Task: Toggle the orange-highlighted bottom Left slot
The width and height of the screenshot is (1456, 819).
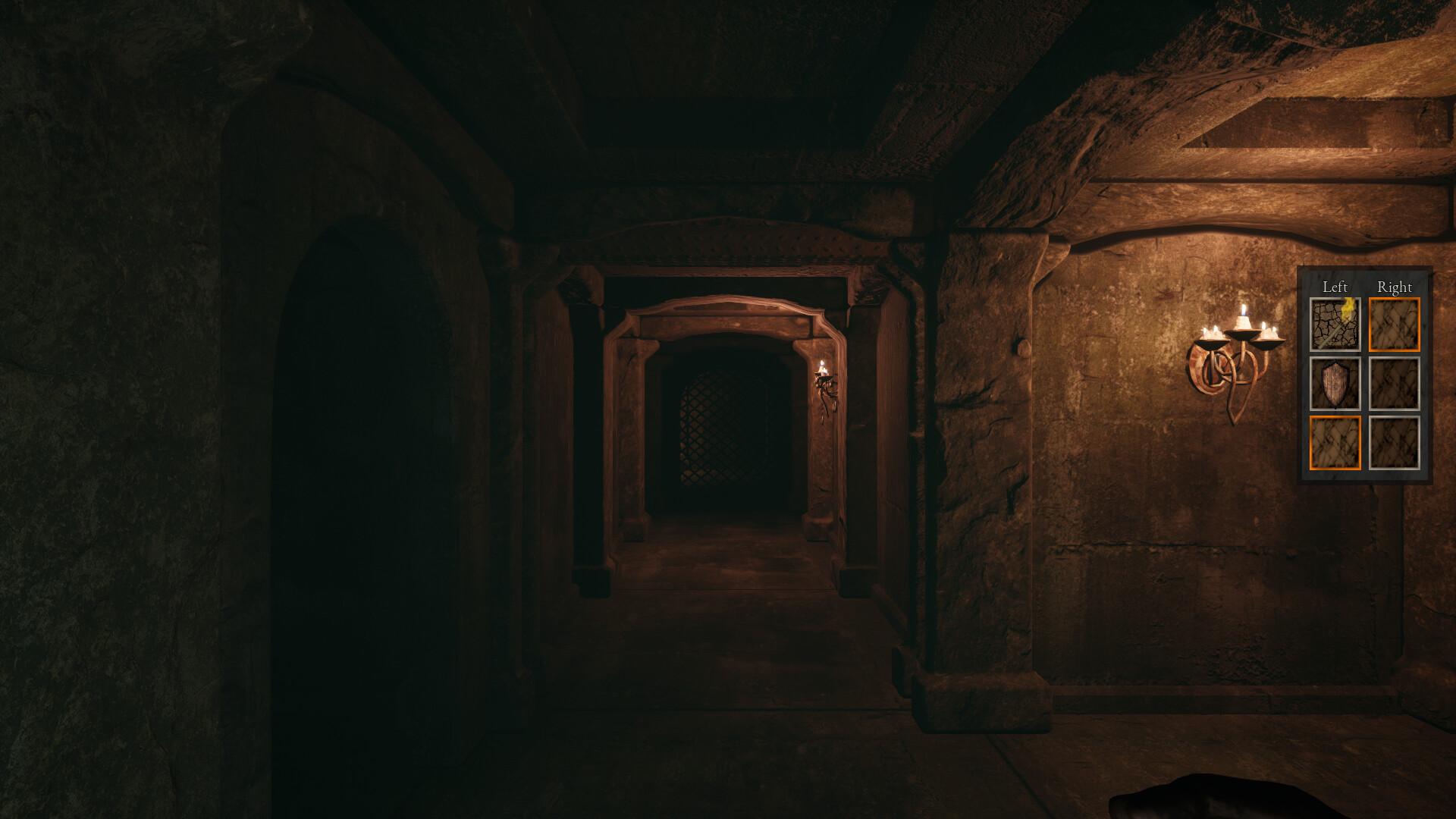Action: coord(1335,442)
